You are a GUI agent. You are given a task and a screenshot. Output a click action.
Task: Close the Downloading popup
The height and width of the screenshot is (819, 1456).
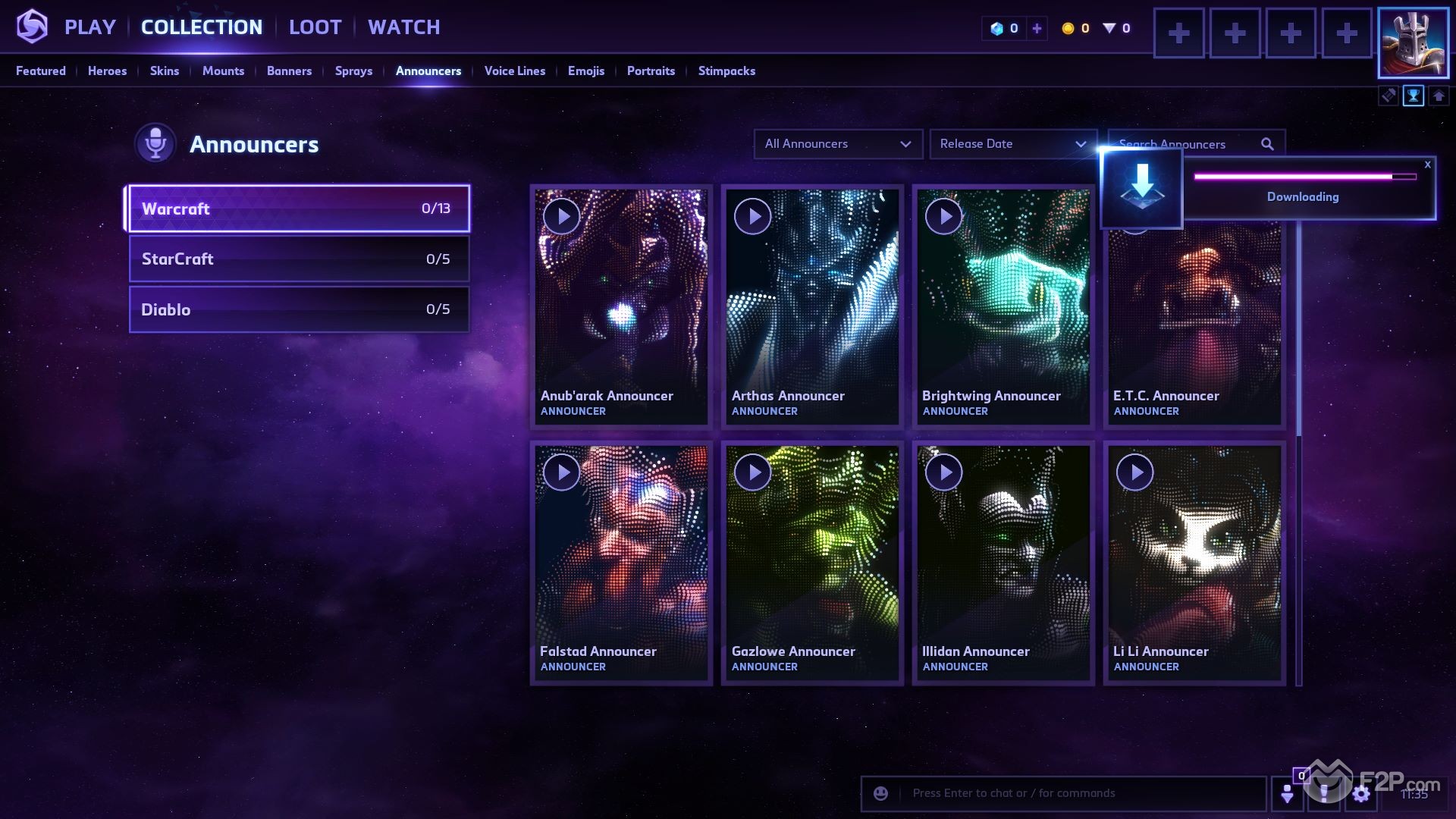pos(1427,165)
